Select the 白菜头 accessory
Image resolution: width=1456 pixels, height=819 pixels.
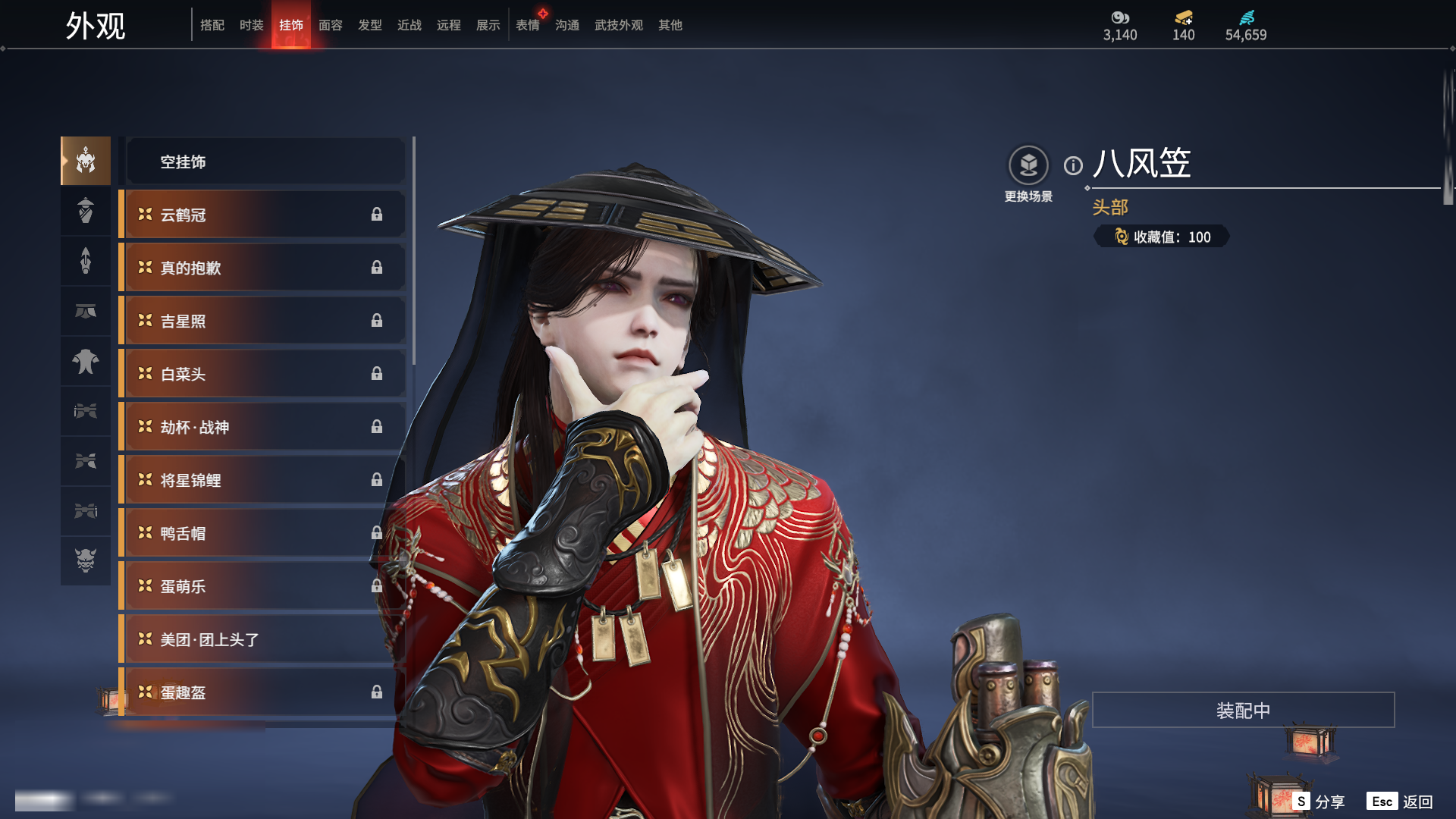pyautogui.click(x=262, y=374)
